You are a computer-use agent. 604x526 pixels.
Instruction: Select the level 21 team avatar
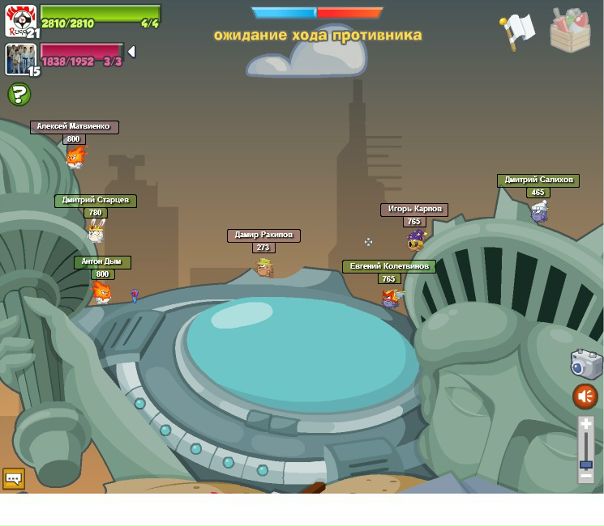(20, 20)
